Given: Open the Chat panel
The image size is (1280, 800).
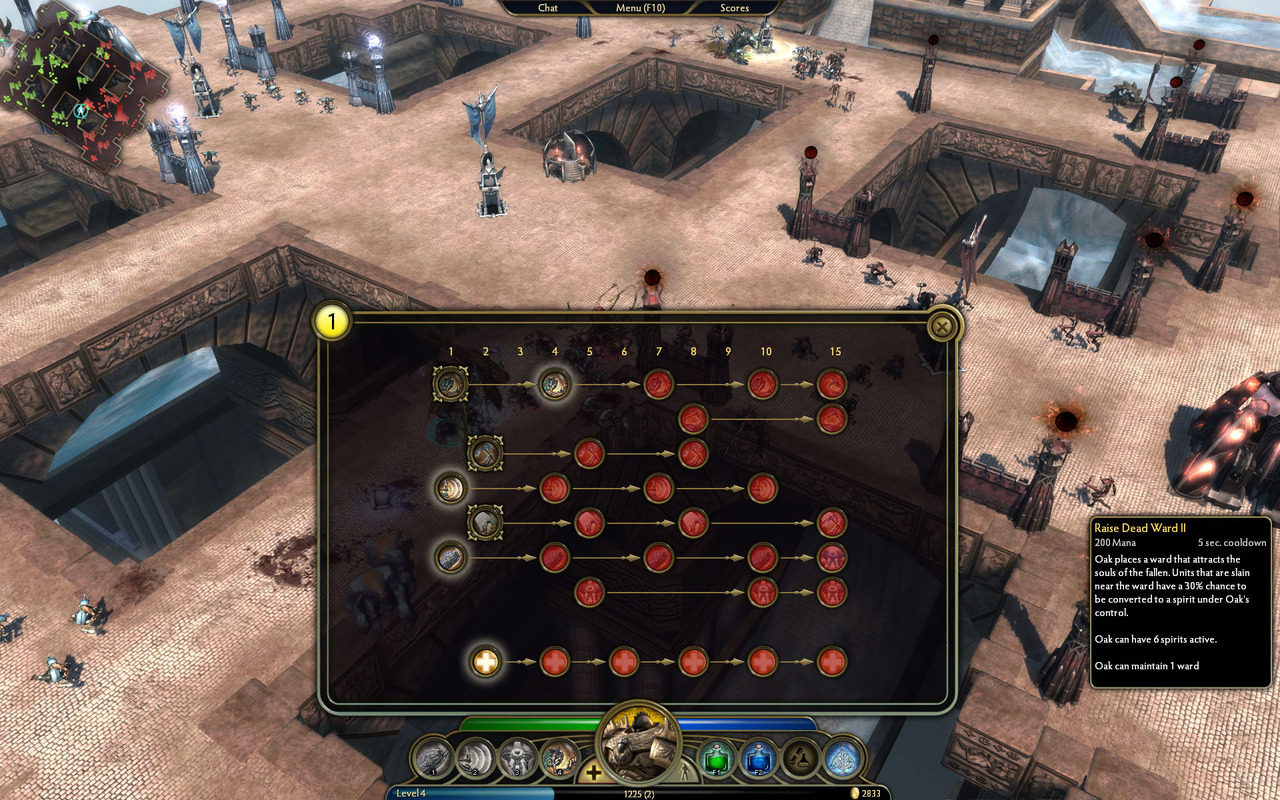Looking at the screenshot, I should point(548,8).
